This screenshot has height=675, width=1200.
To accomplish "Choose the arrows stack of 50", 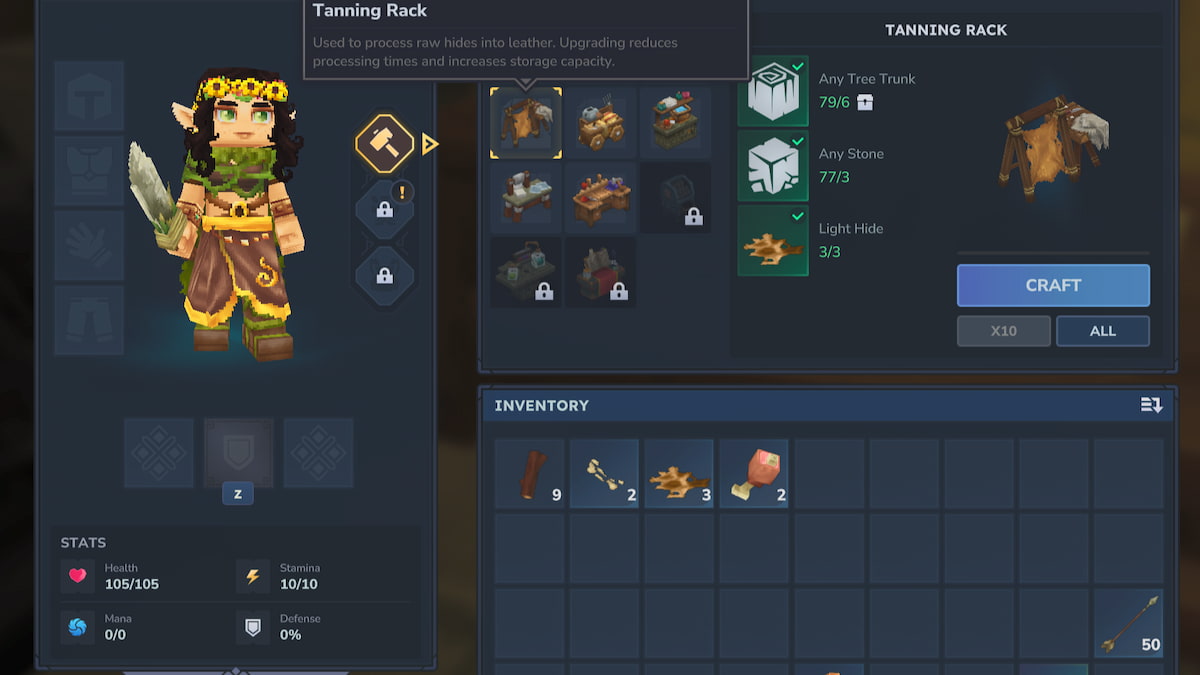I will [1128, 623].
